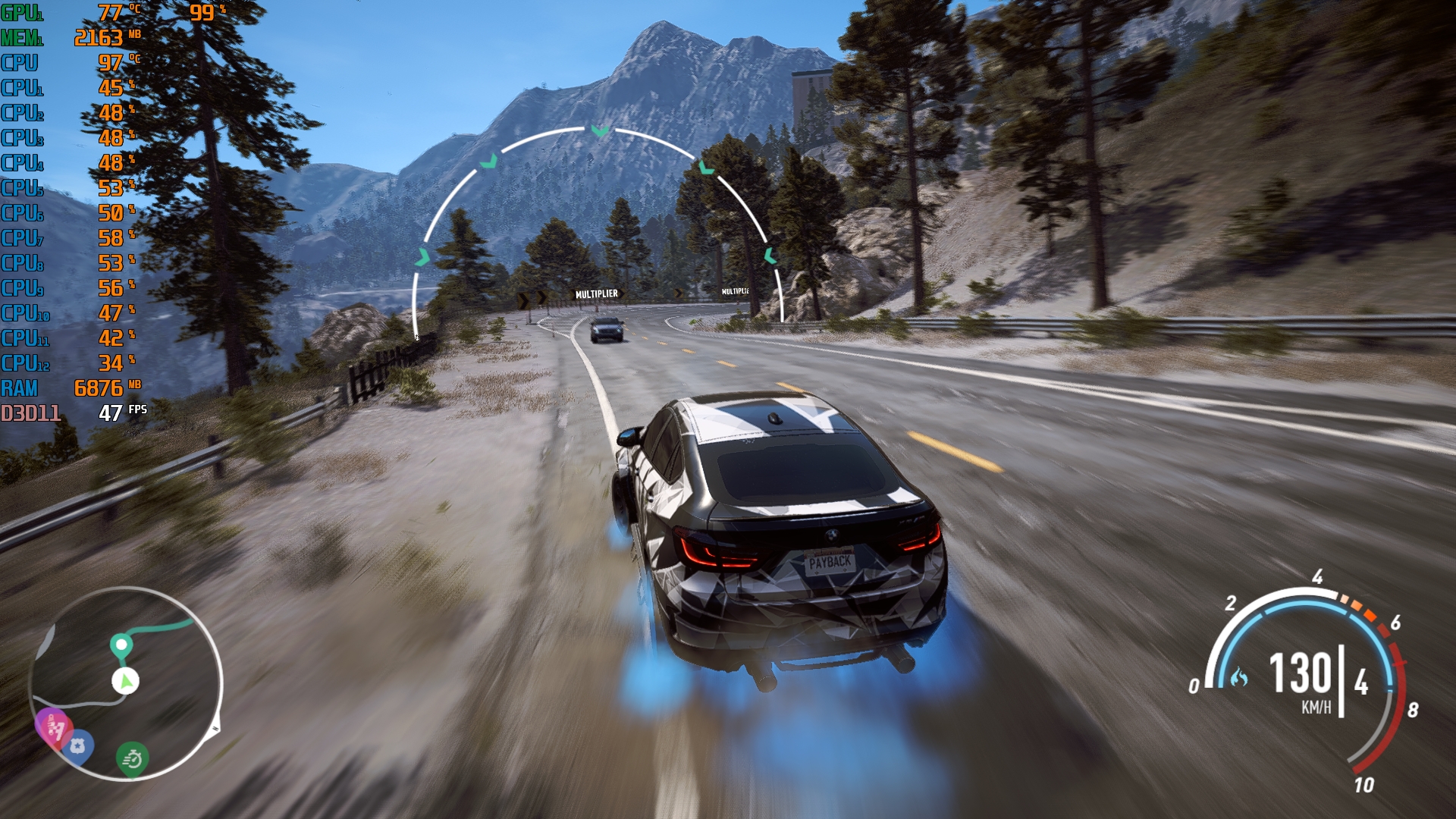Viewport: 1456px width, 819px height.
Task: Select the blue police badge map marker
Action: [x=77, y=746]
